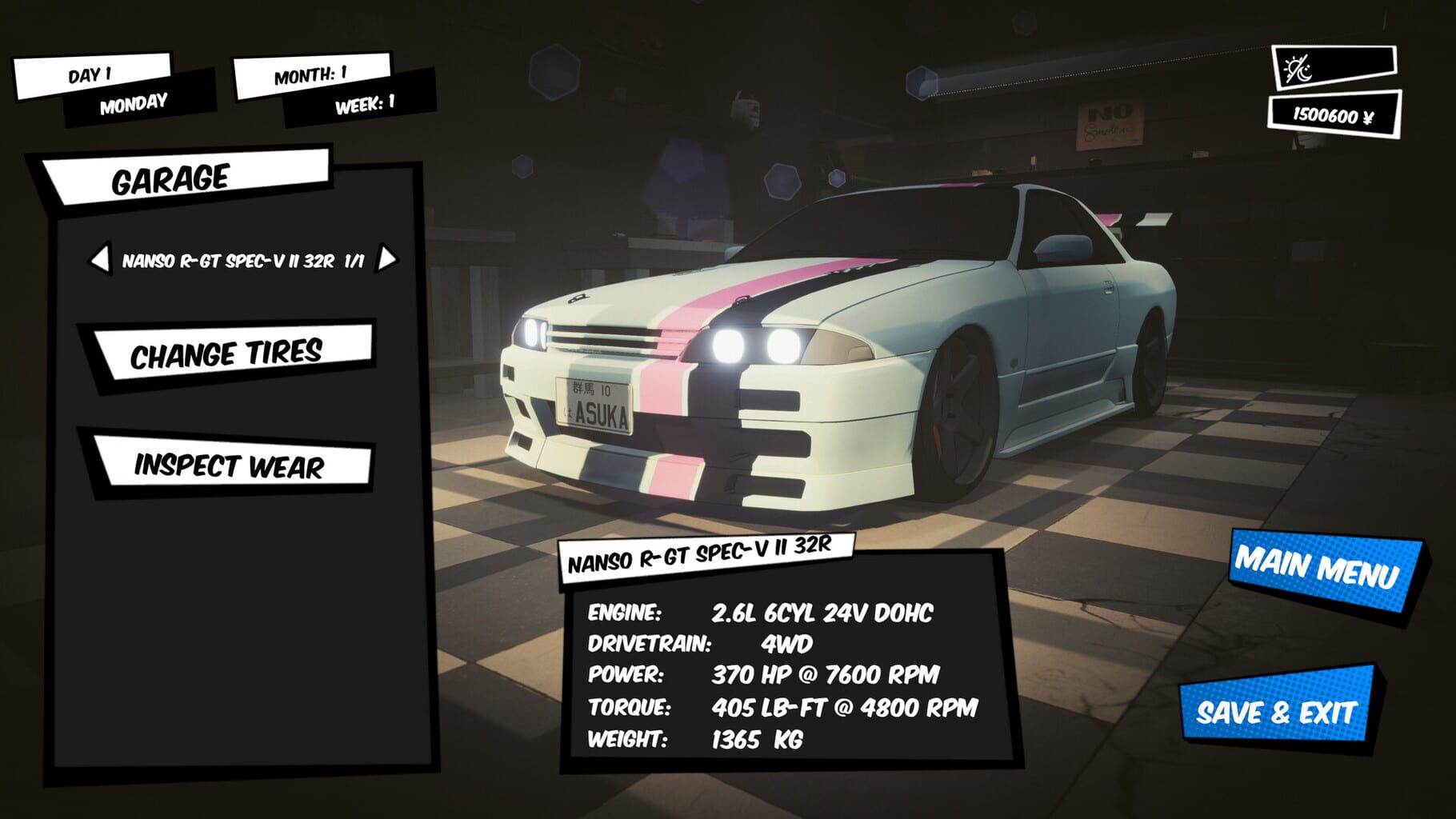The image size is (1456, 819).
Task: Click Save & Exit to leave the garage
Action: pos(1288,710)
